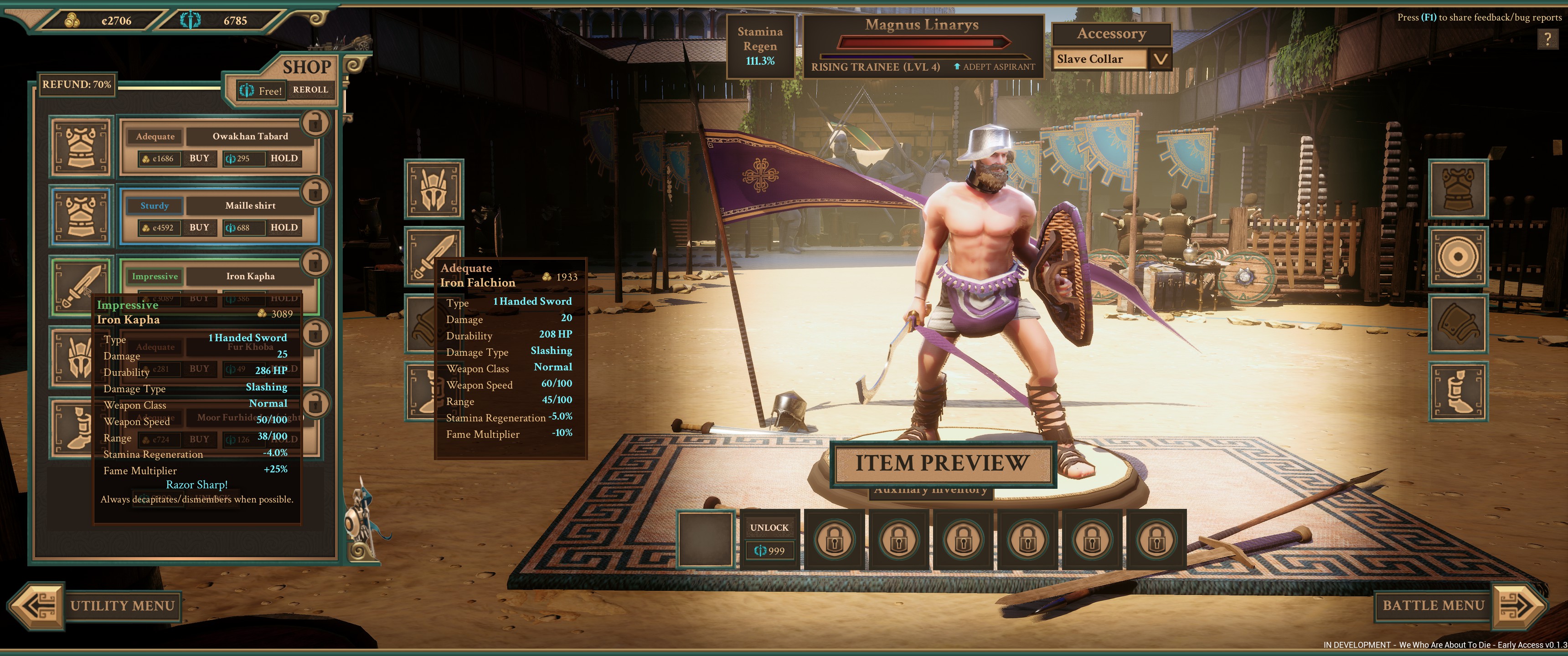The image size is (1568, 656).
Task: Open the Accessory dropdown
Action: point(1160,59)
